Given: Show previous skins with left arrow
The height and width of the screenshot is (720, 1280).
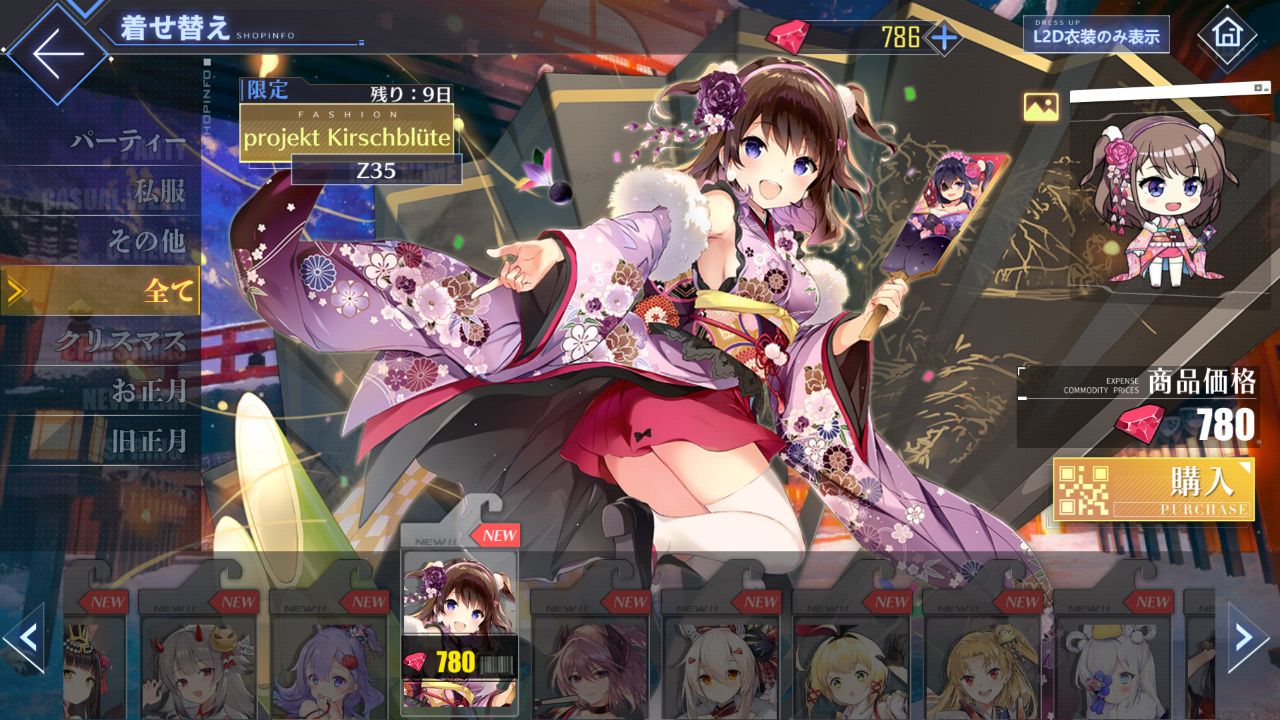Looking at the screenshot, I should [x=24, y=637].
